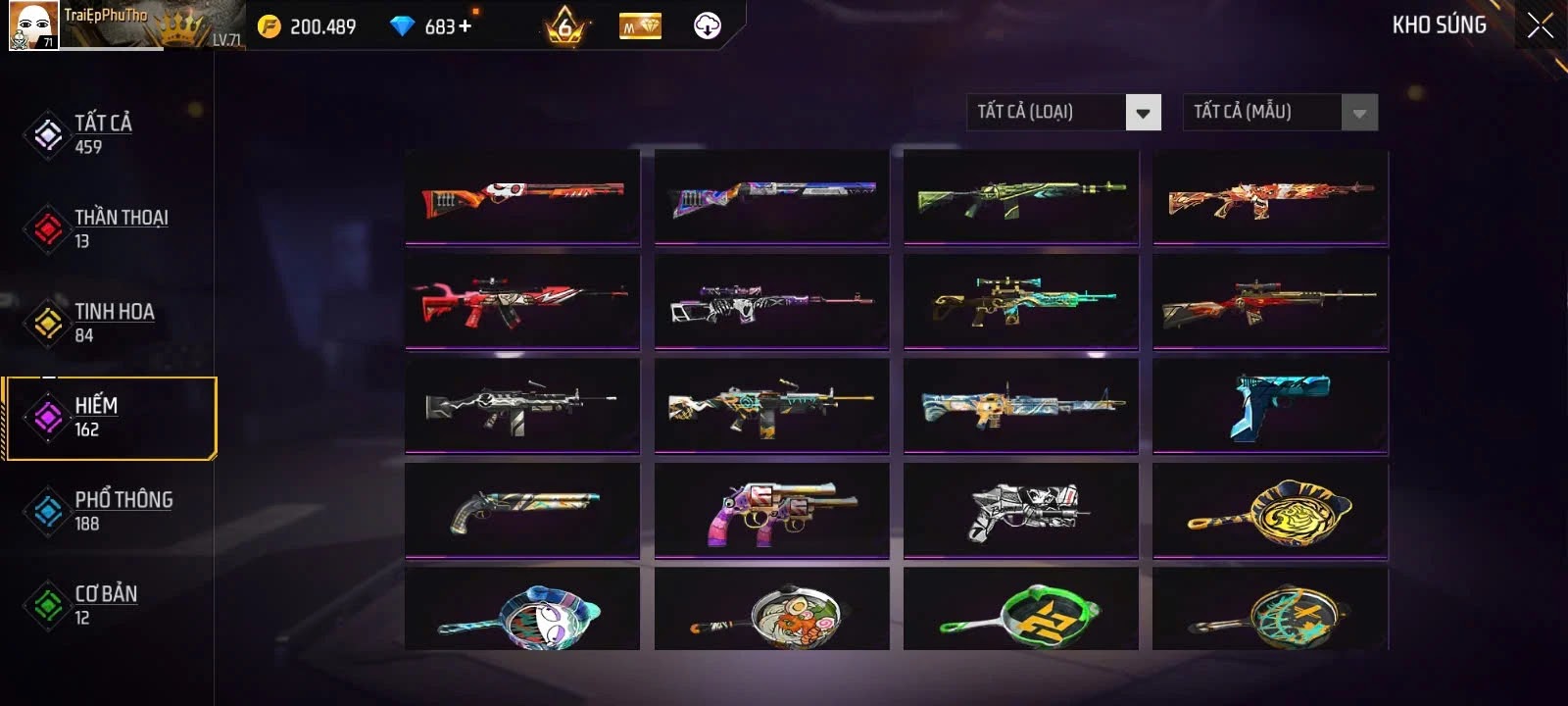The image size is (1568, 706).
Task: Close the Kho Súng weapon vault
Action: [x=1540, y=25]
